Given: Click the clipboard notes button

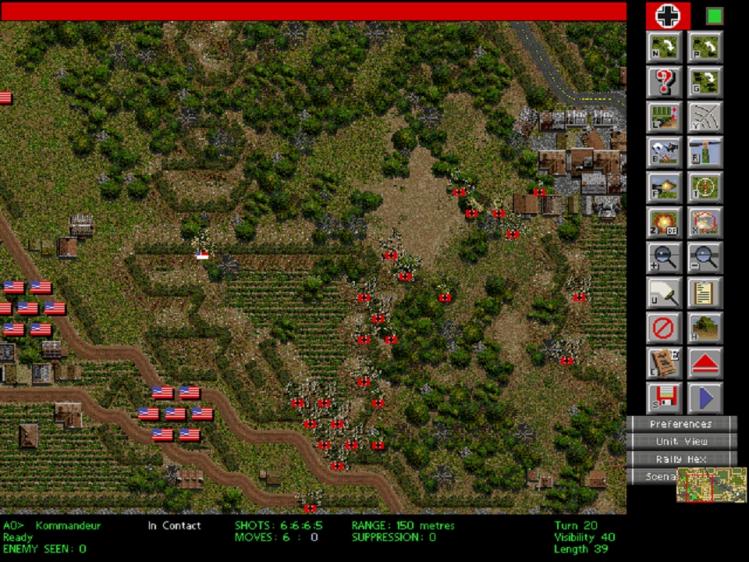Looking at the screenshot, I should tap(706, 292).
